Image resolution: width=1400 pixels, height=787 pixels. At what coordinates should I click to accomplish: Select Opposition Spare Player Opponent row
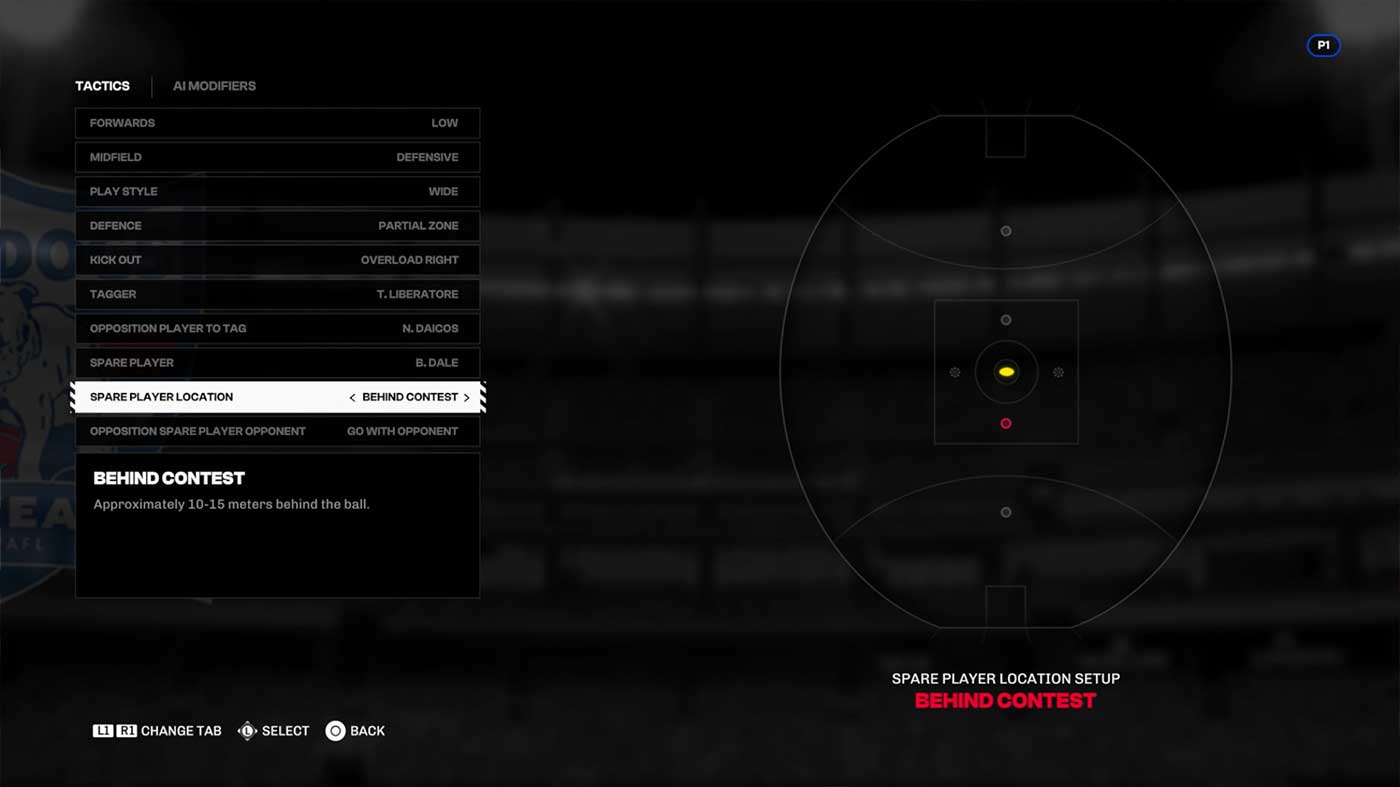[277, 431]
